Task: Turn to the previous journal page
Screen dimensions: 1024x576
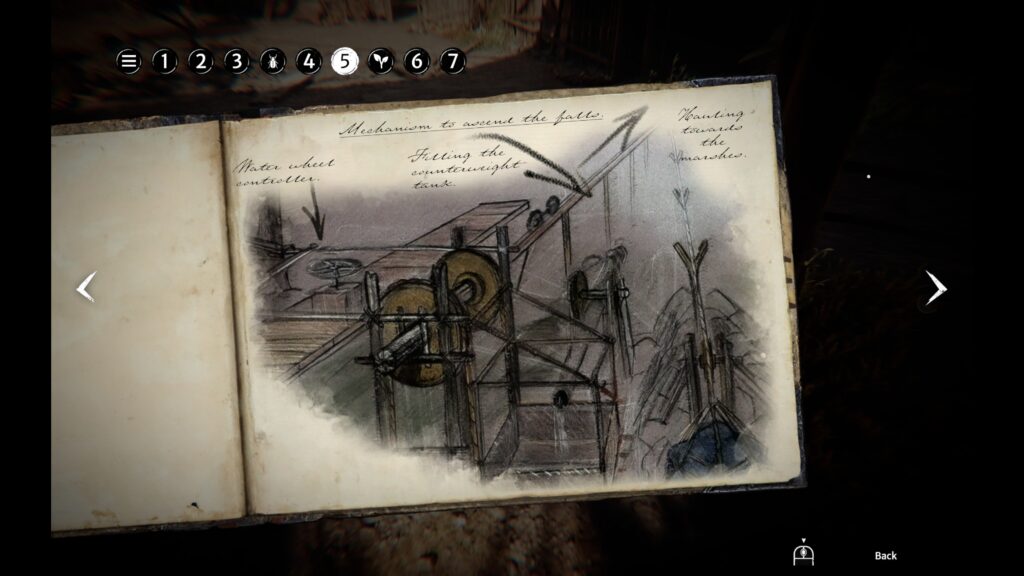Action: tap(87, 288)
